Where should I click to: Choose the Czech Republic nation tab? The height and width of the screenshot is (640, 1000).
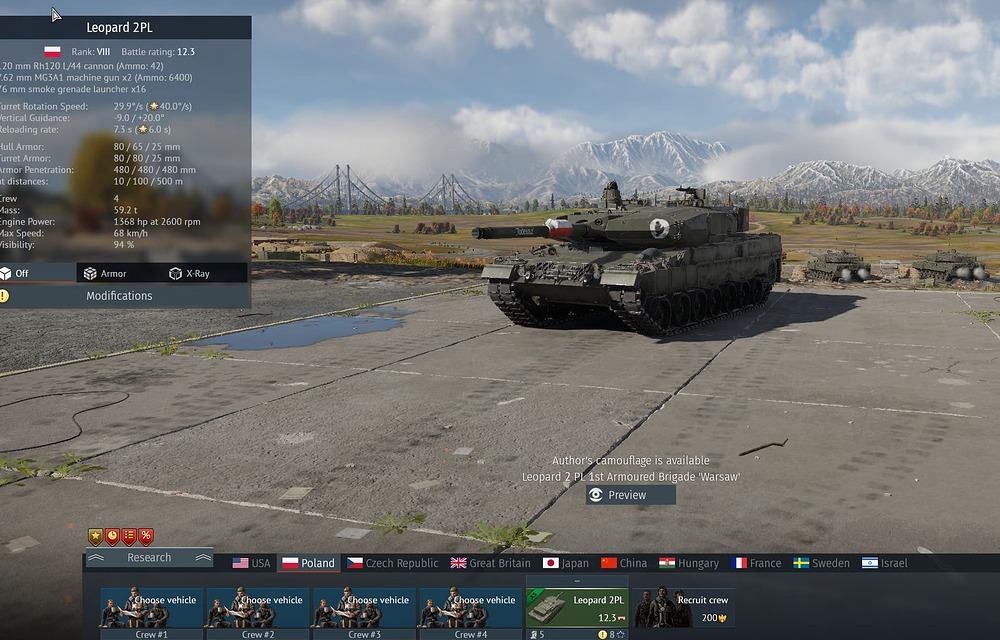coord(392,563)
